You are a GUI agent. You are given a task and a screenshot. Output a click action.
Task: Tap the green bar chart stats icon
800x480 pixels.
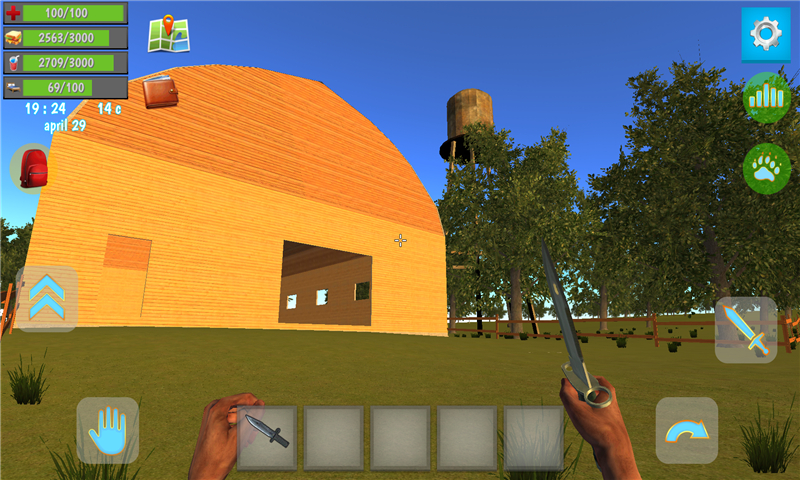[767, 98]
